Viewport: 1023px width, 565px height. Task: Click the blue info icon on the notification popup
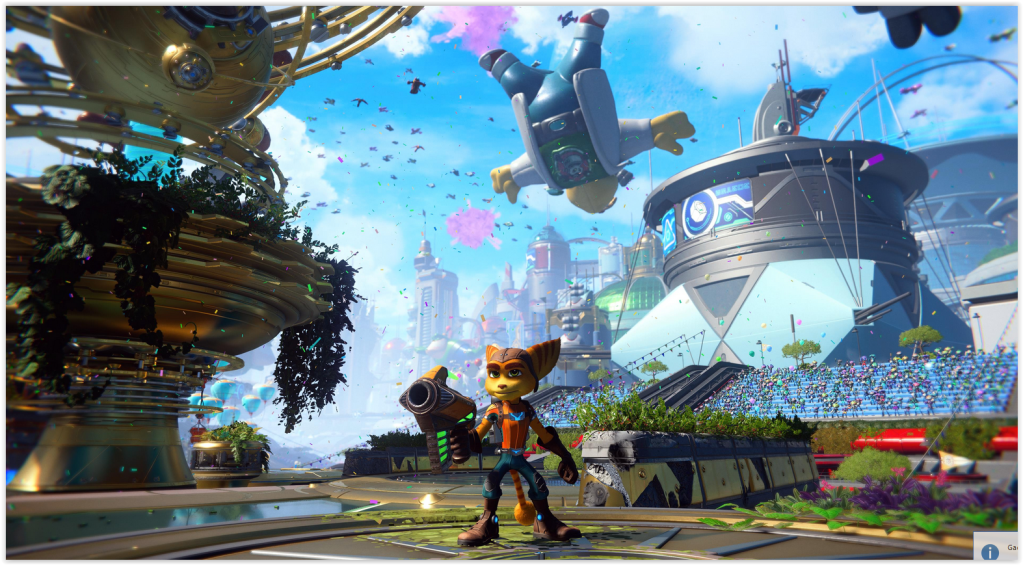point(990,551)
